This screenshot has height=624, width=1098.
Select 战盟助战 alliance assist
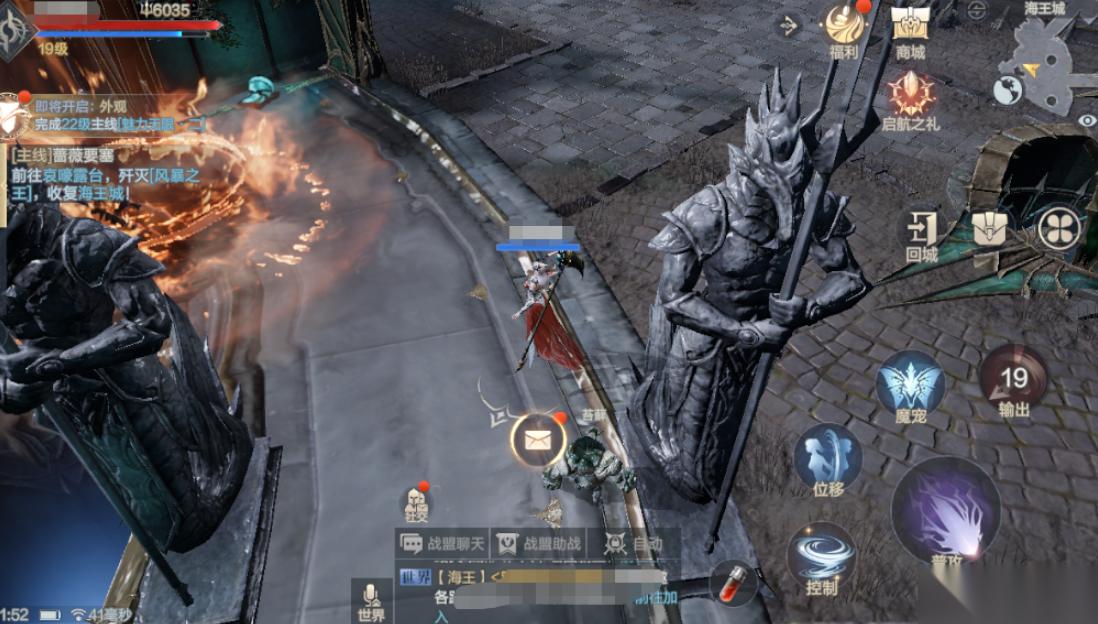coord(540,543)
